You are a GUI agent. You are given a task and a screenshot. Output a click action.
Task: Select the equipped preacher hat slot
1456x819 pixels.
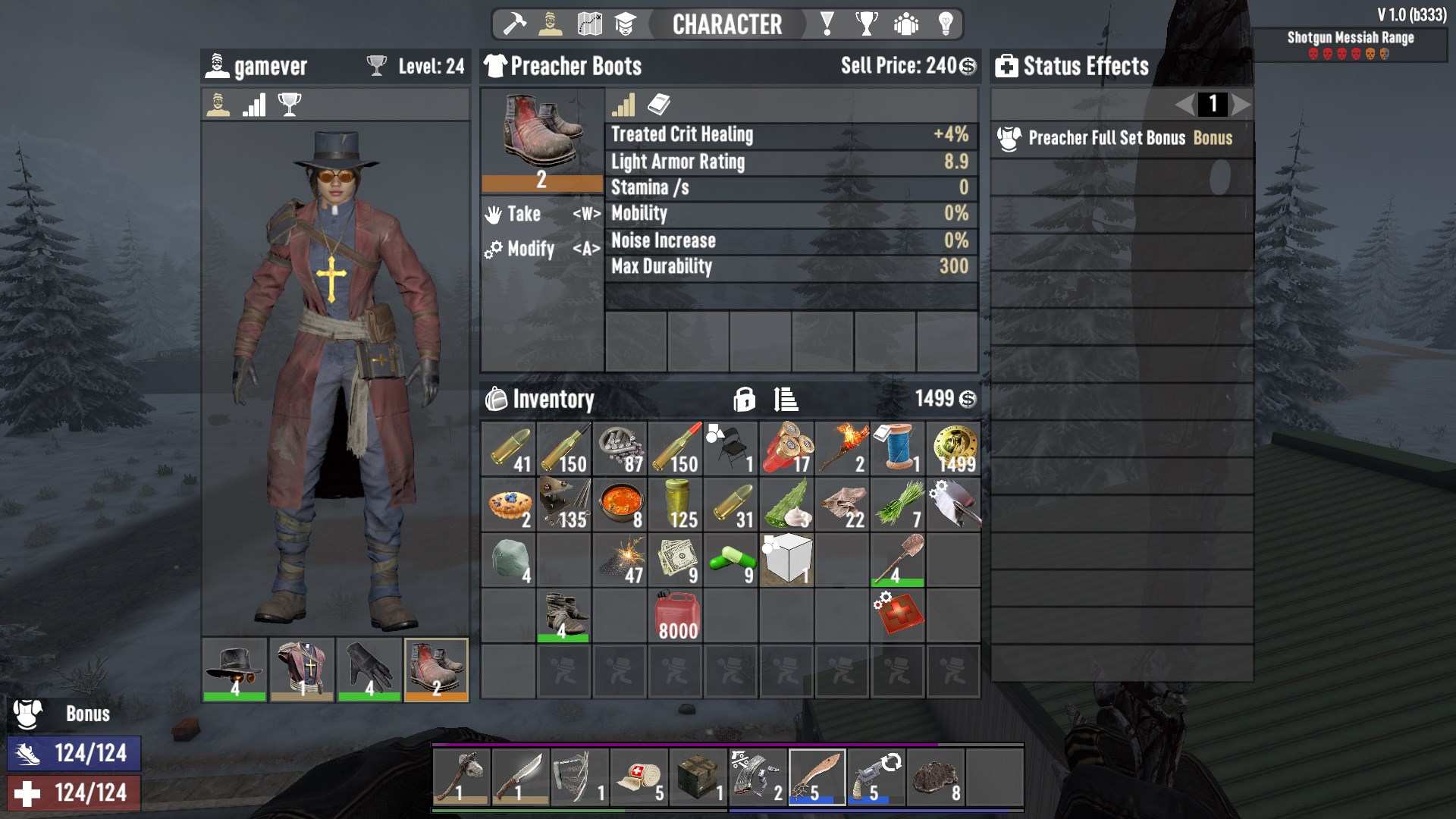(x=235, y=670)
